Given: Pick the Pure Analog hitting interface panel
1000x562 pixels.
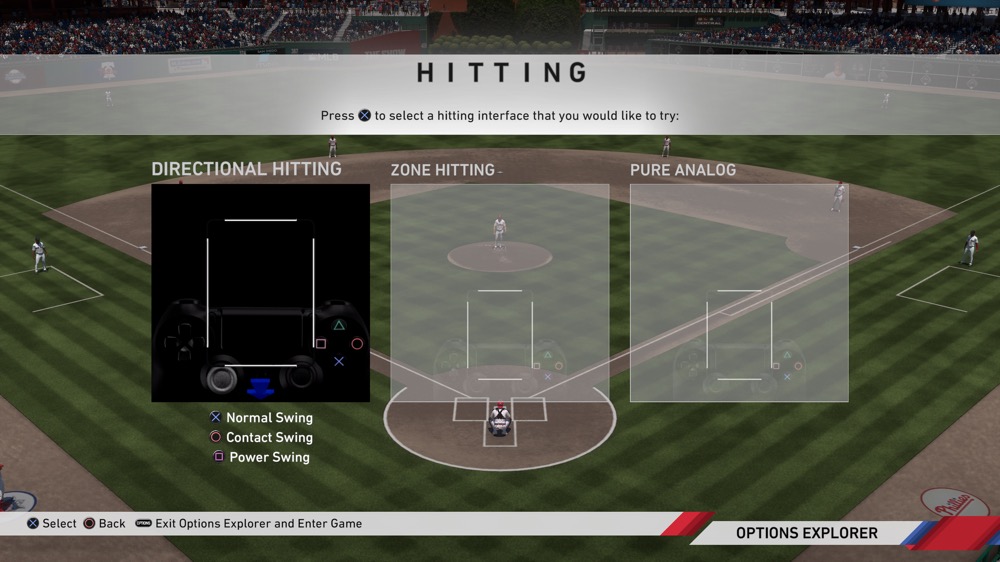Looking at the screenshot, I should point(739,293).
